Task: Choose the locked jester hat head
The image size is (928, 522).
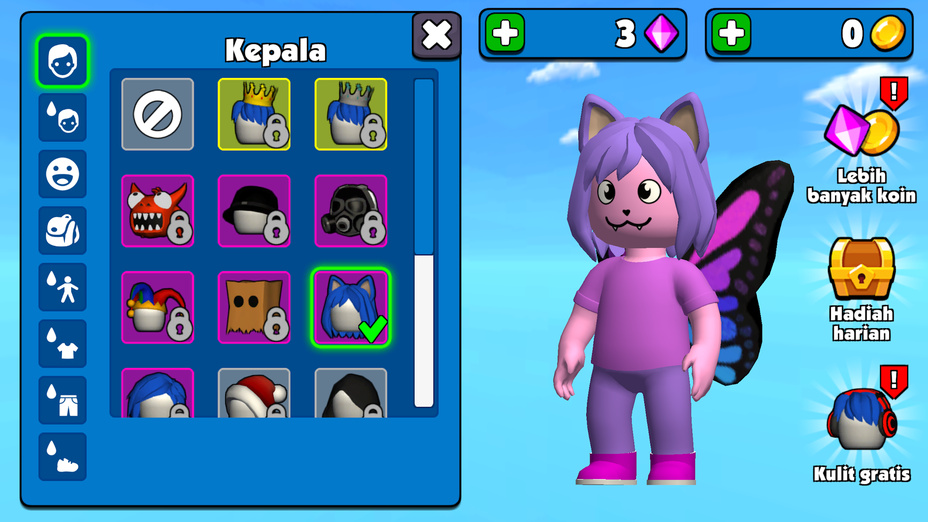Action: [x=158, y=307]
